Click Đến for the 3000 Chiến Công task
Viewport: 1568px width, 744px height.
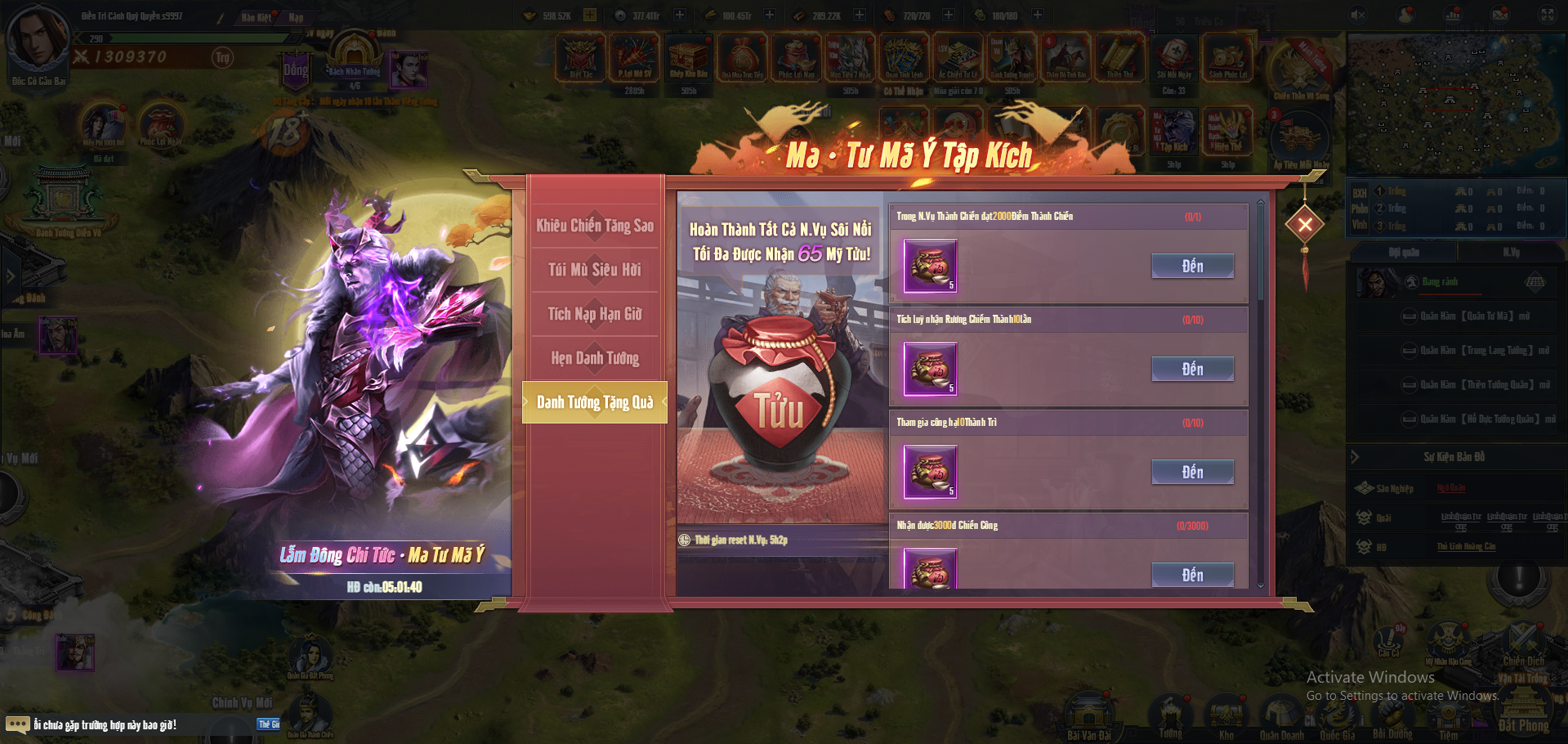pos(1192,575)
